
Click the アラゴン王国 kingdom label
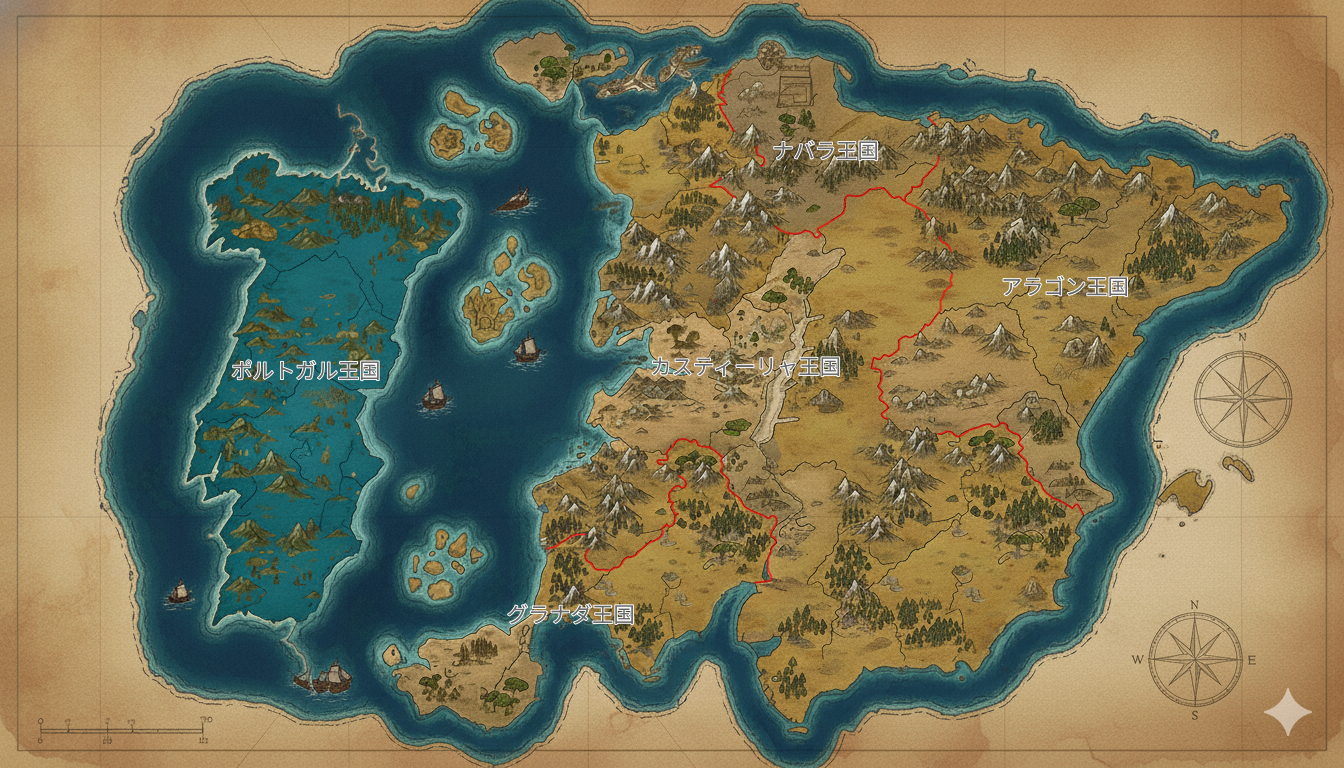(x=1064, y=287)
